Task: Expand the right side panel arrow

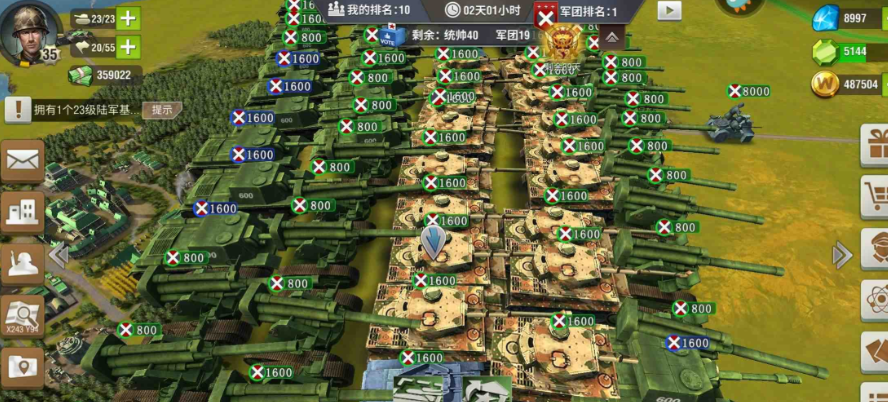Action: pos(842,255)
